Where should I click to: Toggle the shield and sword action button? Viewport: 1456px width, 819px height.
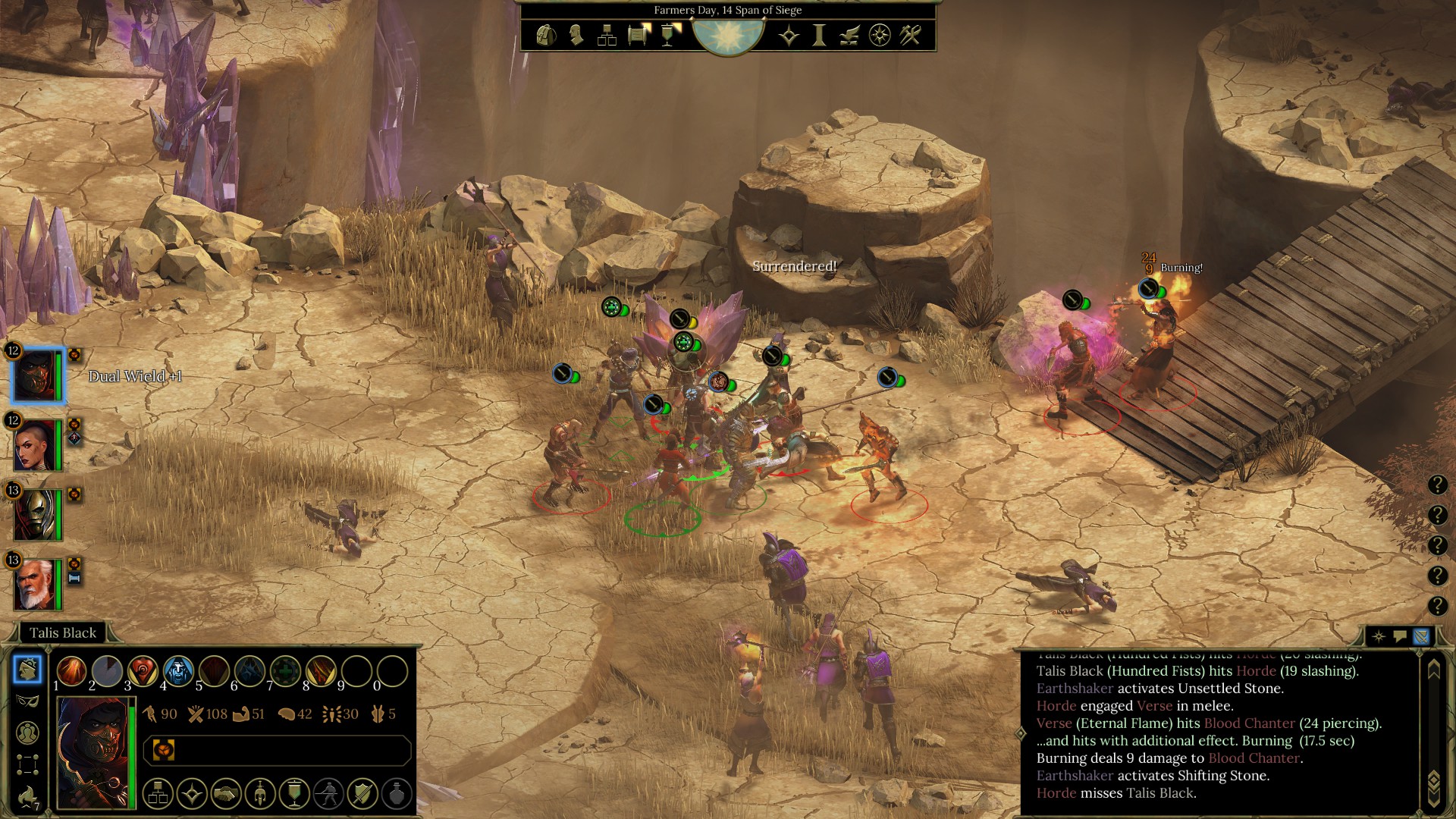click(x=362, y=794)
